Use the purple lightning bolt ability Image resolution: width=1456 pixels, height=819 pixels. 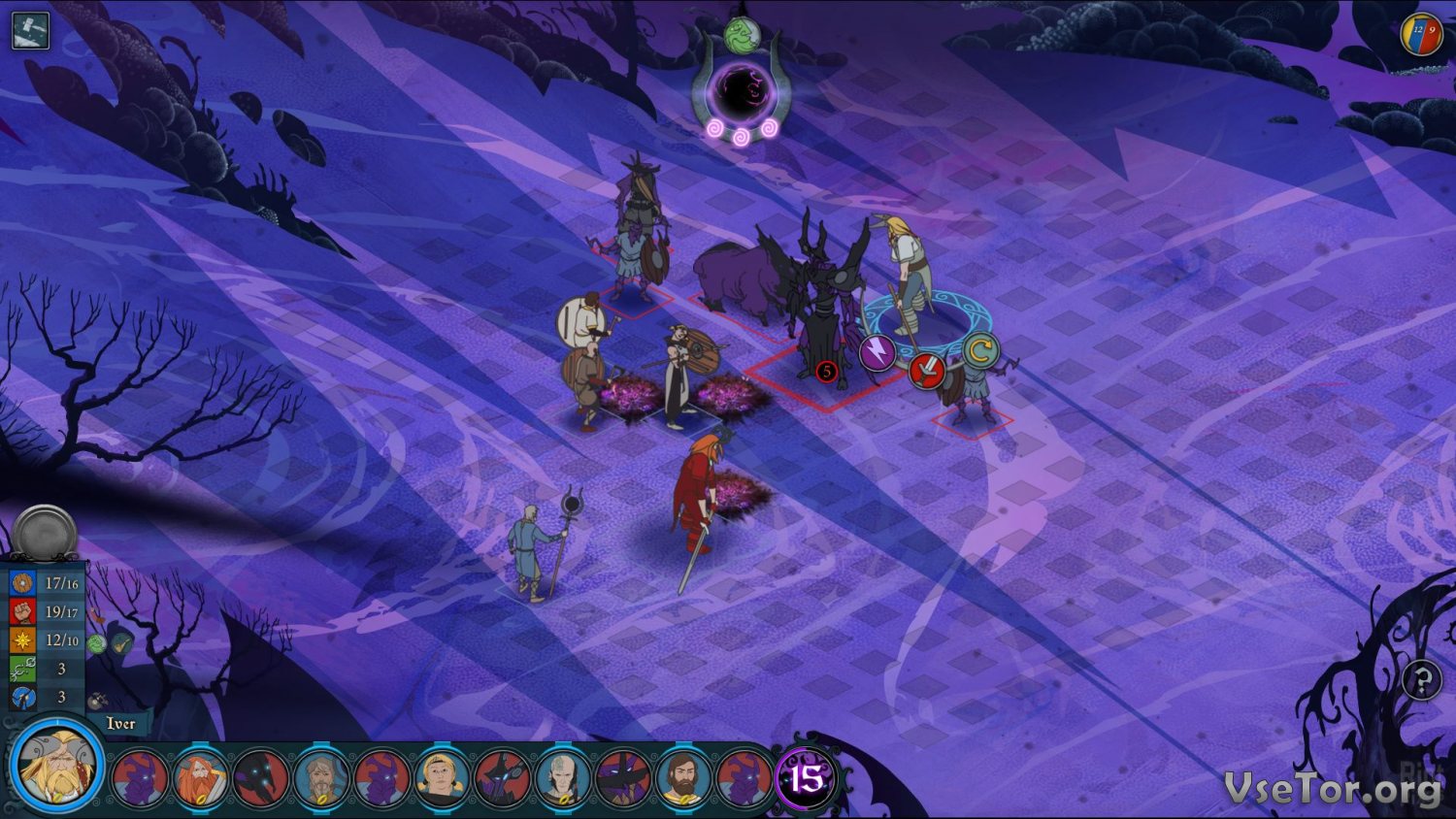click(x=877, y=352)
